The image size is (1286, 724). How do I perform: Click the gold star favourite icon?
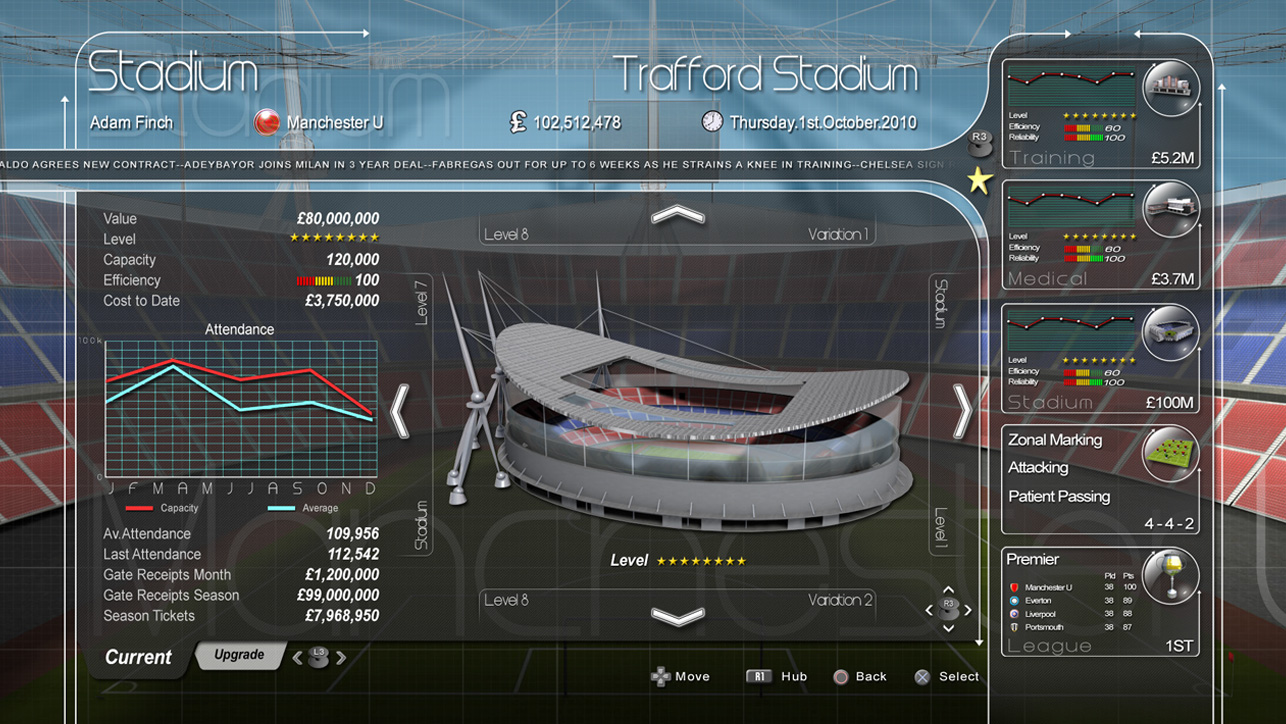click(x=979, y=181)
